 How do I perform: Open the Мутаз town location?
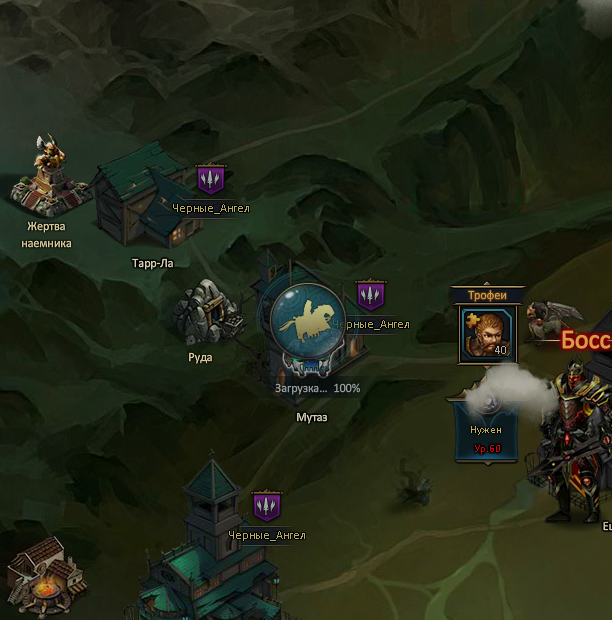(312, 322)
